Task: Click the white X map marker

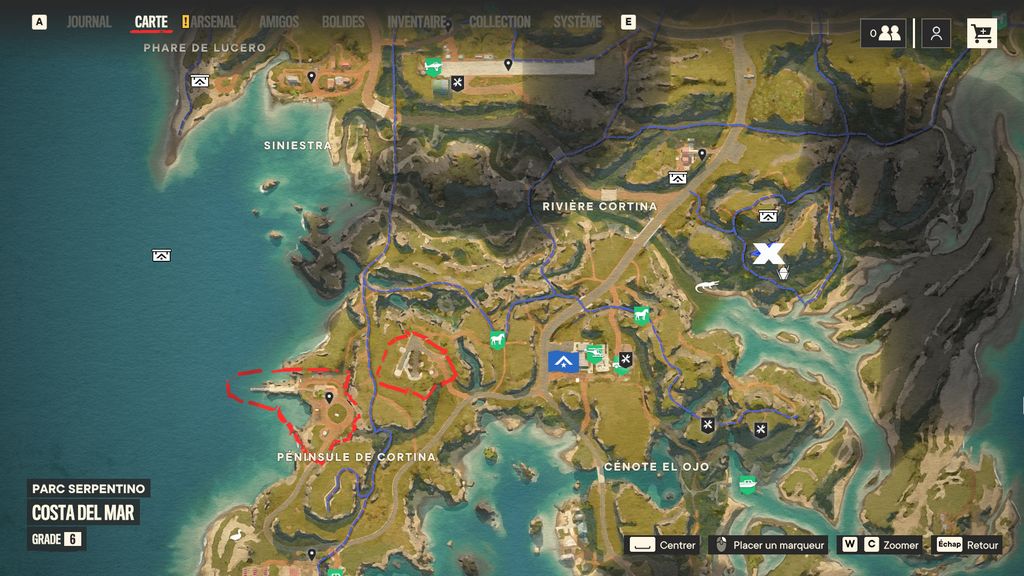Action: click(x=768, y=253)
